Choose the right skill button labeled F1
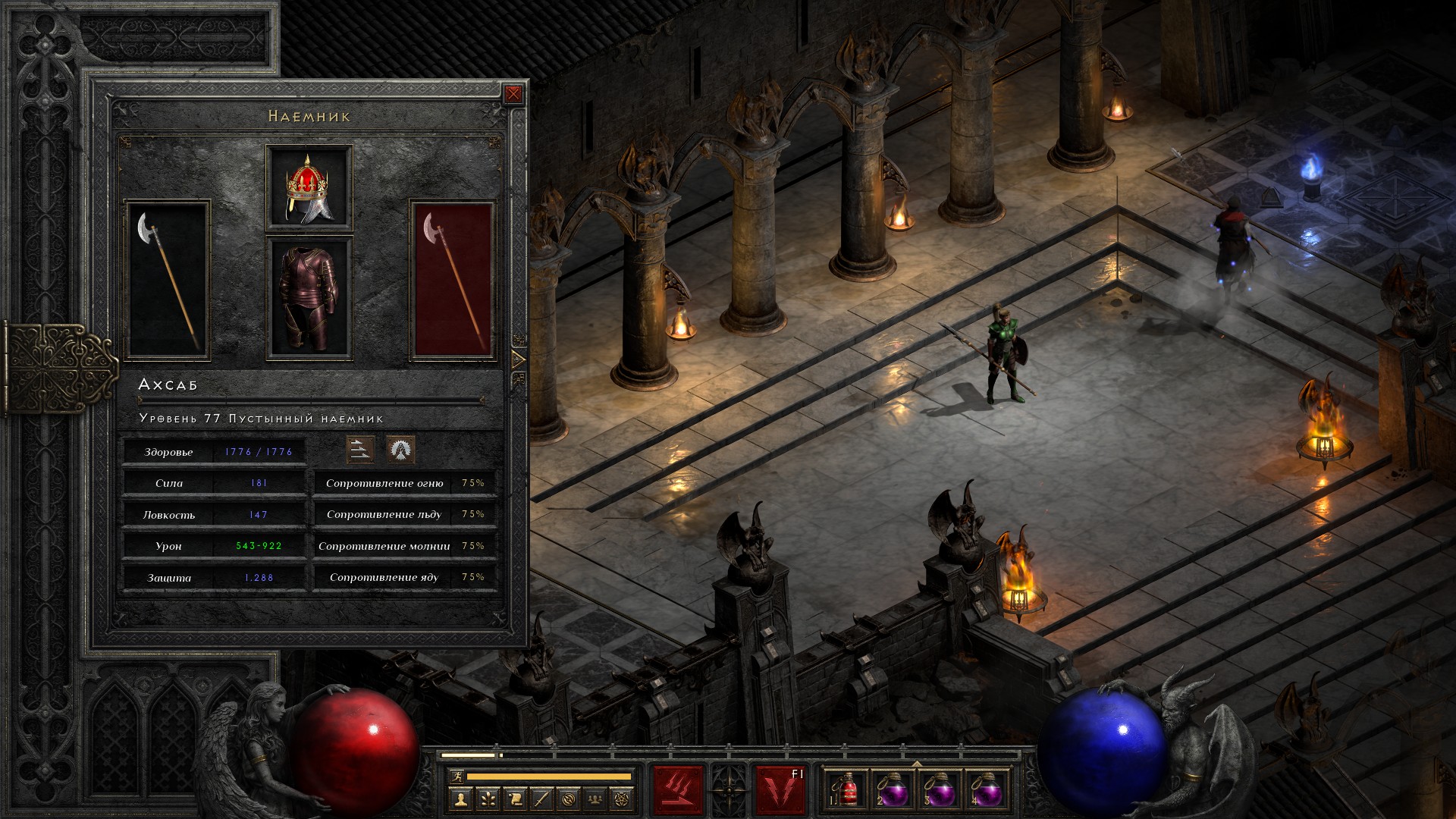This screenshot has height=819, width=1456. [x=780, y=790]
